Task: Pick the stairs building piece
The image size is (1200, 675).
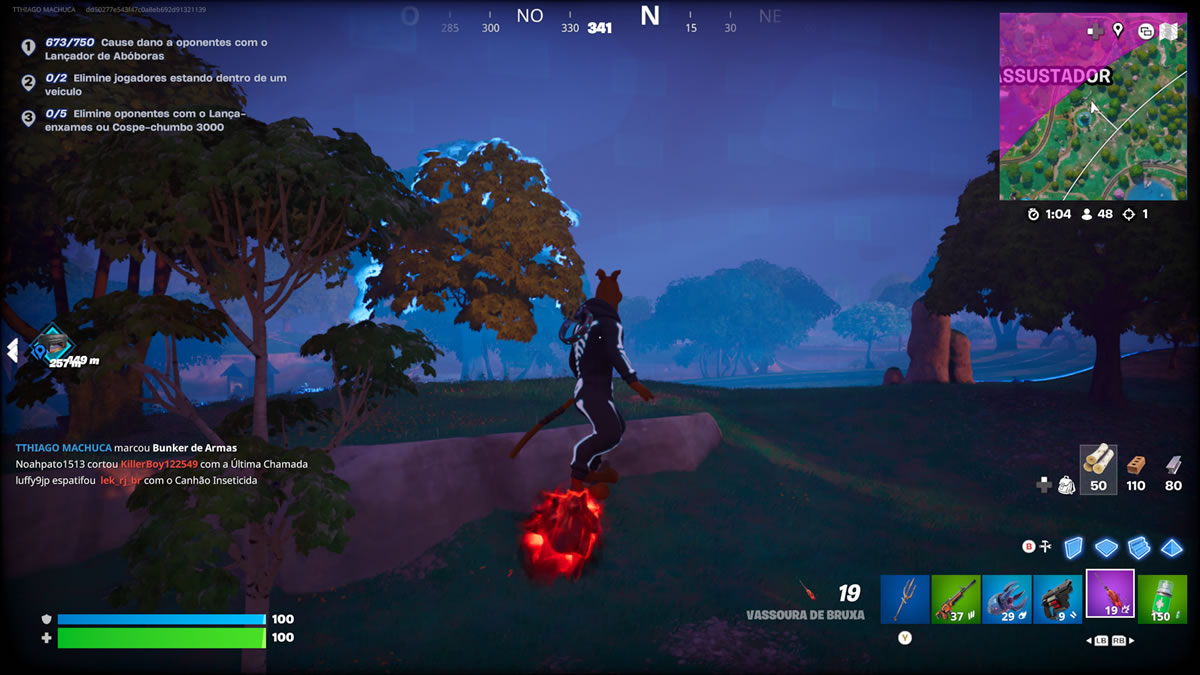Action: click(1139, 547)
